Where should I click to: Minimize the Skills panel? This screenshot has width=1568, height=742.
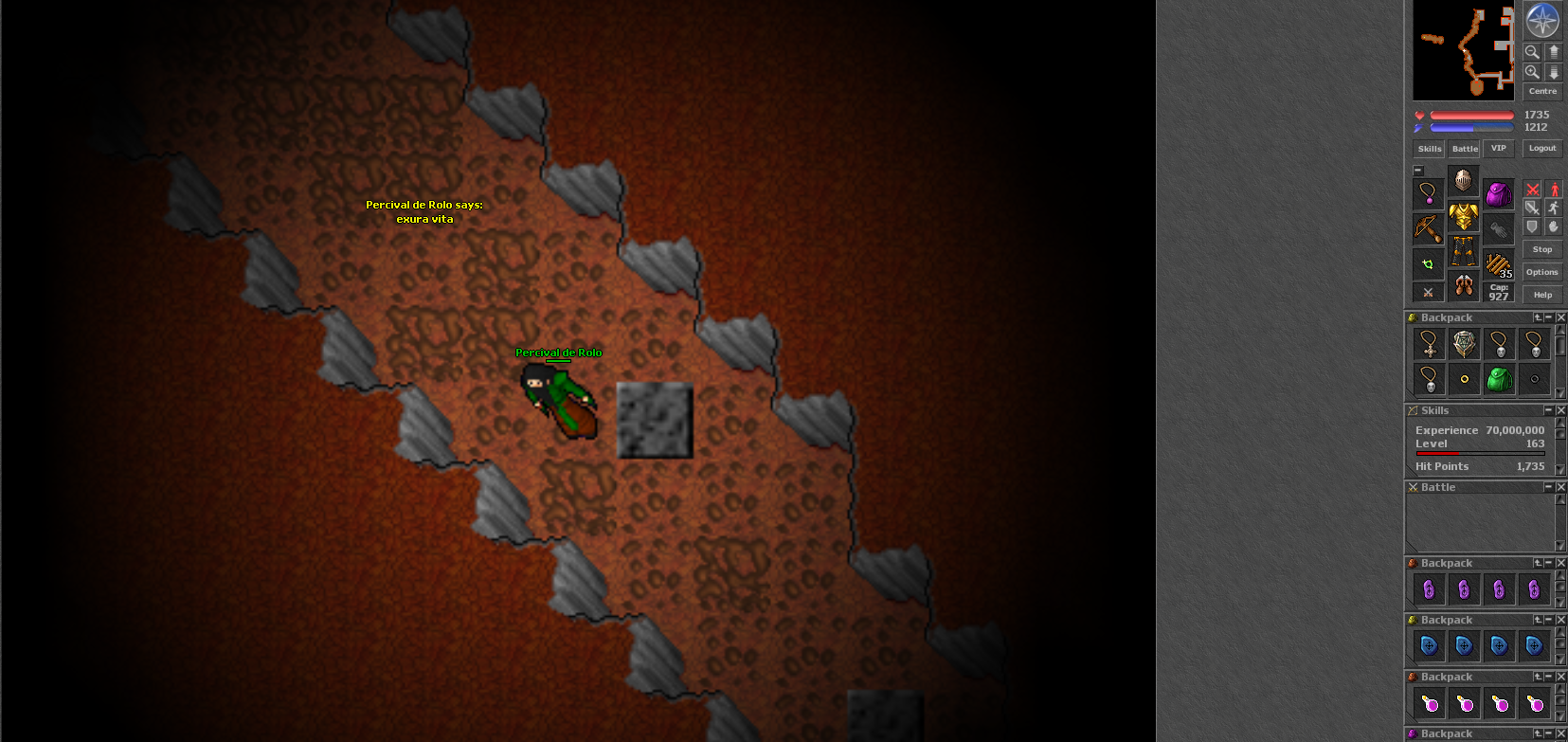click(1548, 409)
